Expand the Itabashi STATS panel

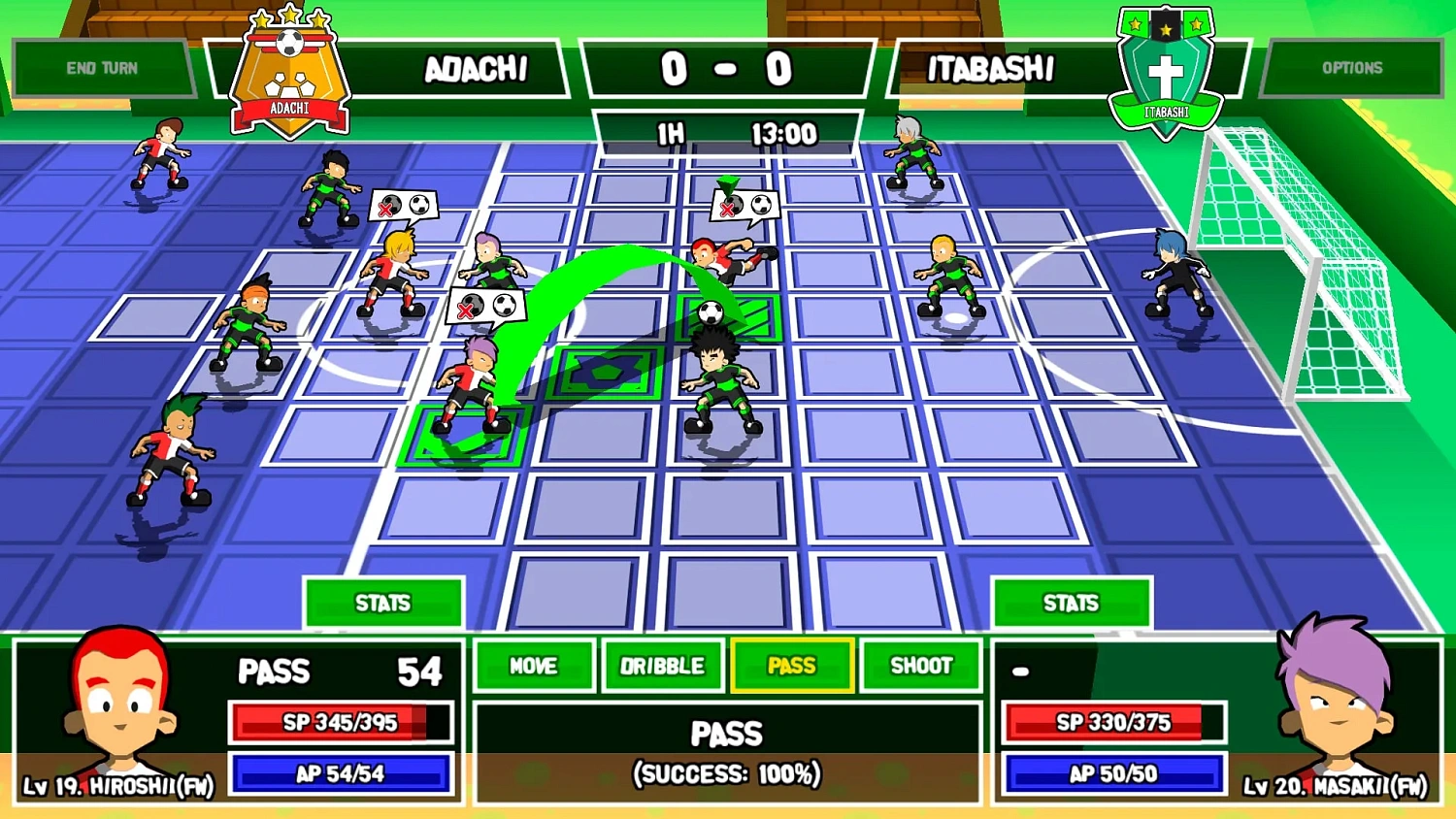(x=1072, y=603)
